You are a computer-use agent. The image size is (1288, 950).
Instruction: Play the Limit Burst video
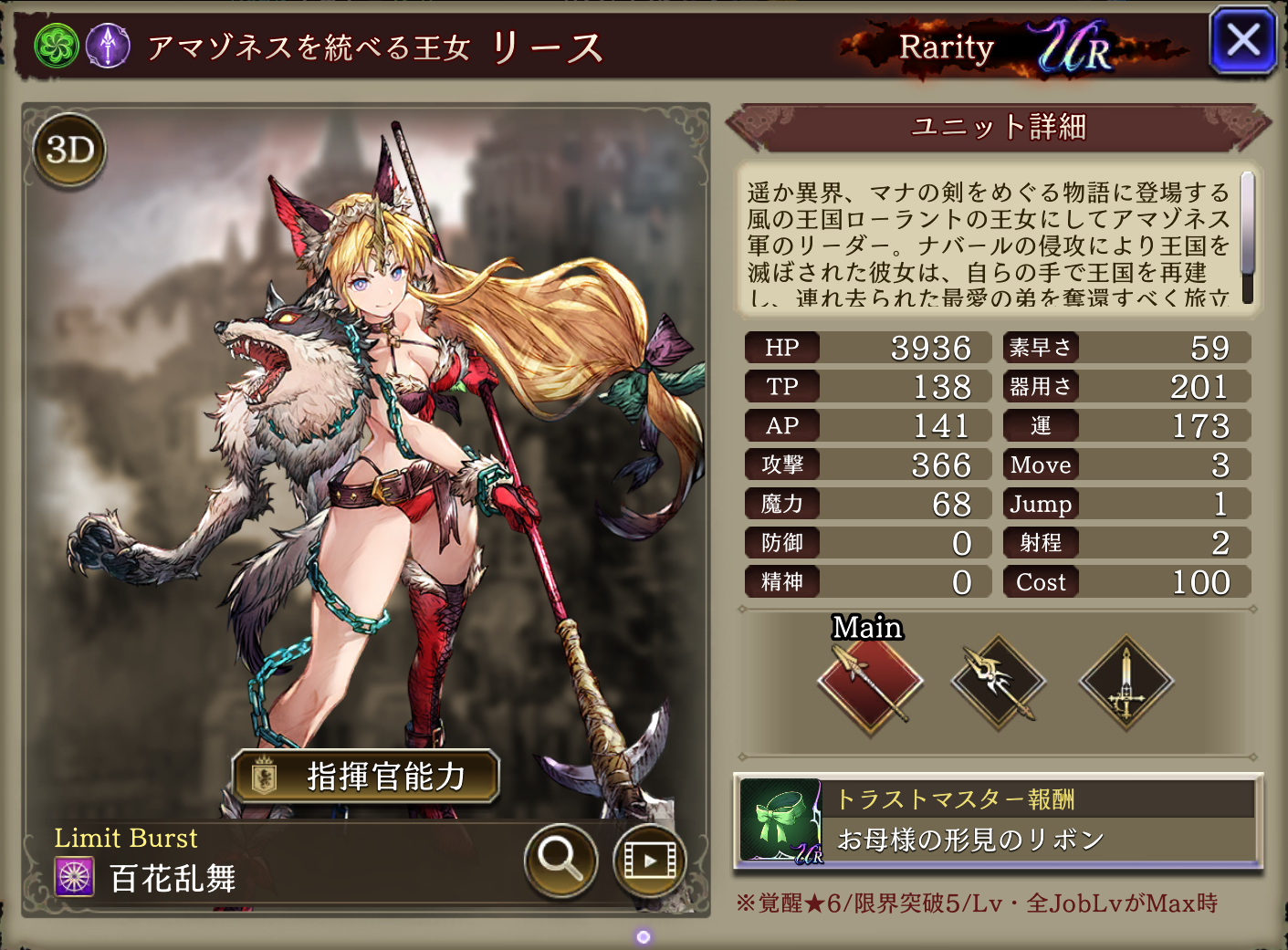click(649, 860)
